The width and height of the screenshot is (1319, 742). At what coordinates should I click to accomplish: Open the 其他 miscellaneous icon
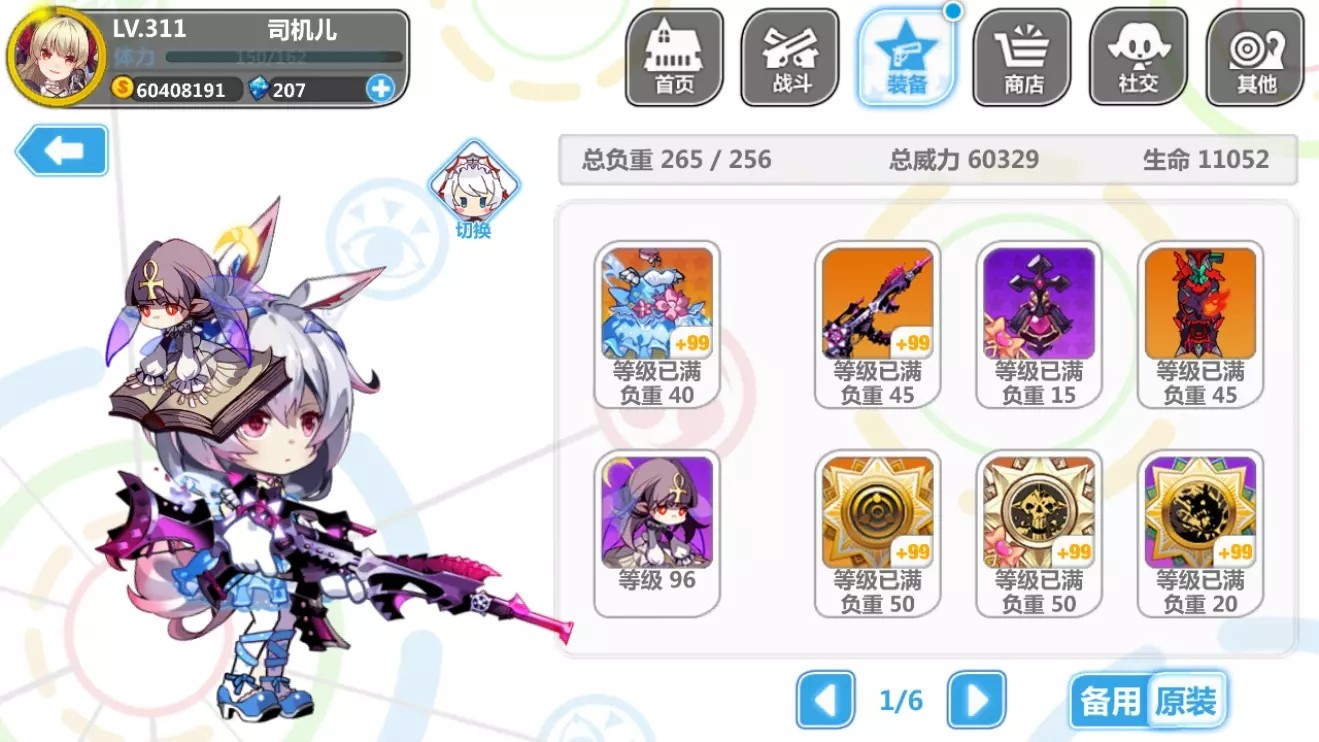coord(1253,57)
